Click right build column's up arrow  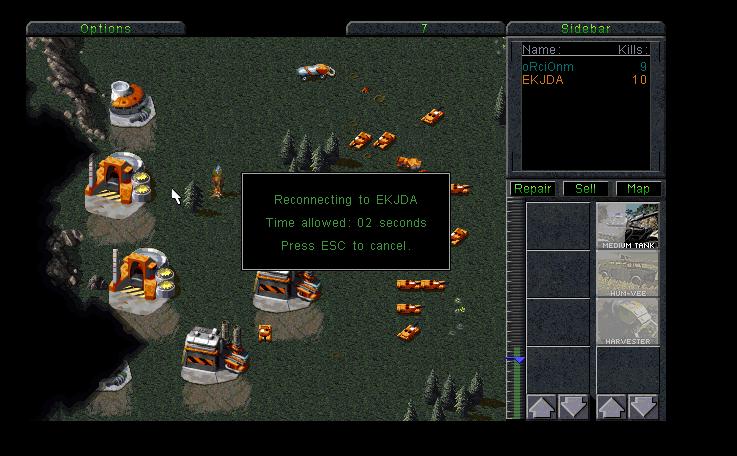[x=611, y=407]
